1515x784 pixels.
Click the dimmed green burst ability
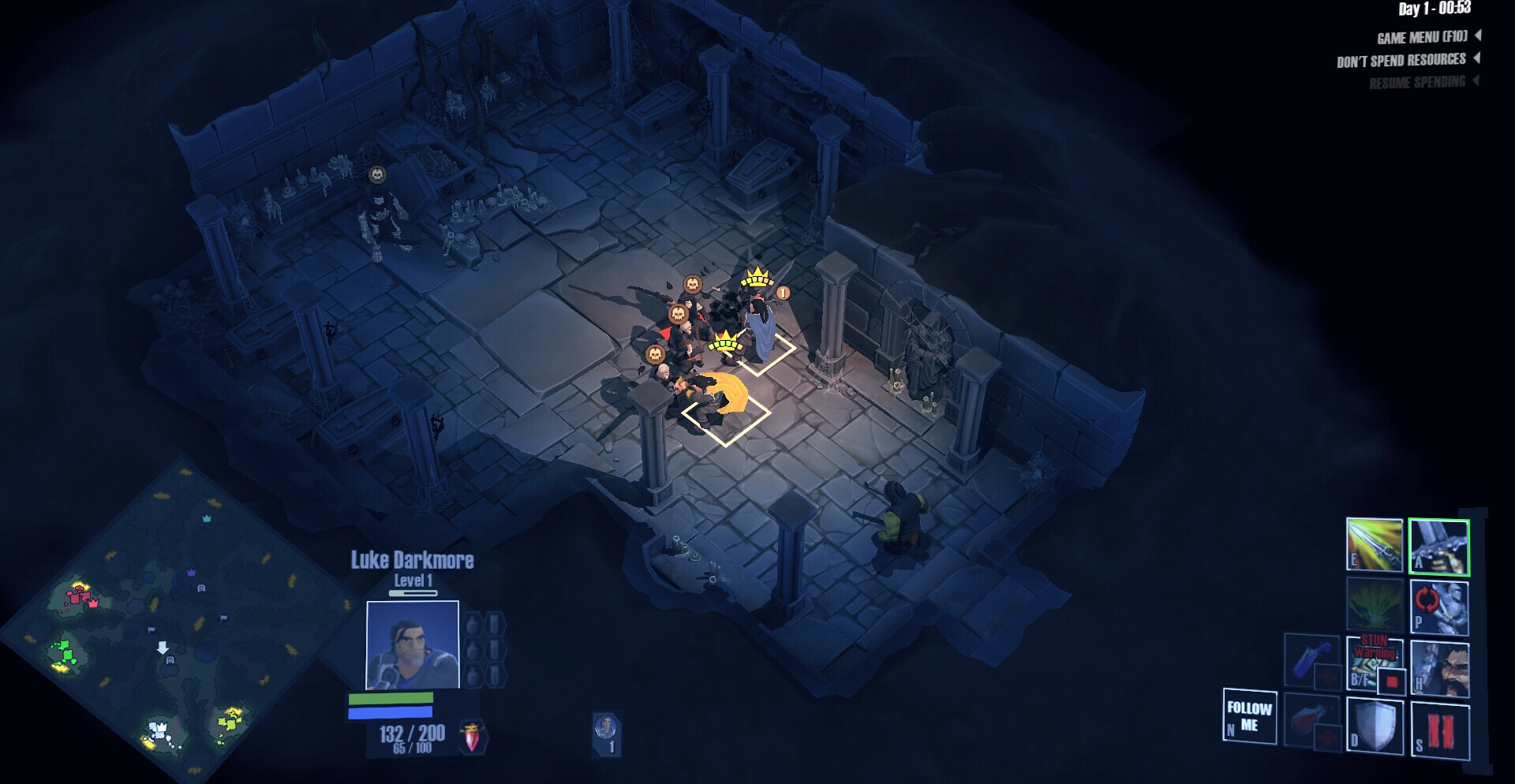coord(1374,606)
